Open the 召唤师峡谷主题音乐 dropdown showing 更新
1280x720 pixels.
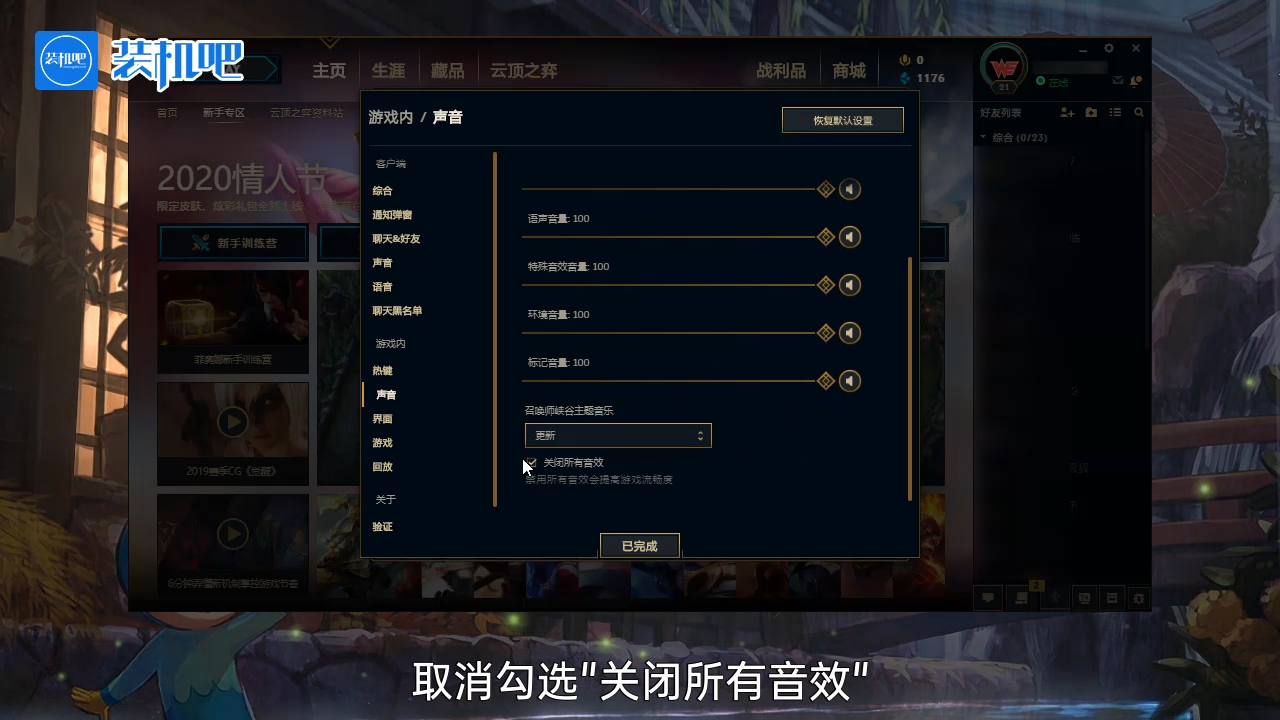click(x=617, y=435)
